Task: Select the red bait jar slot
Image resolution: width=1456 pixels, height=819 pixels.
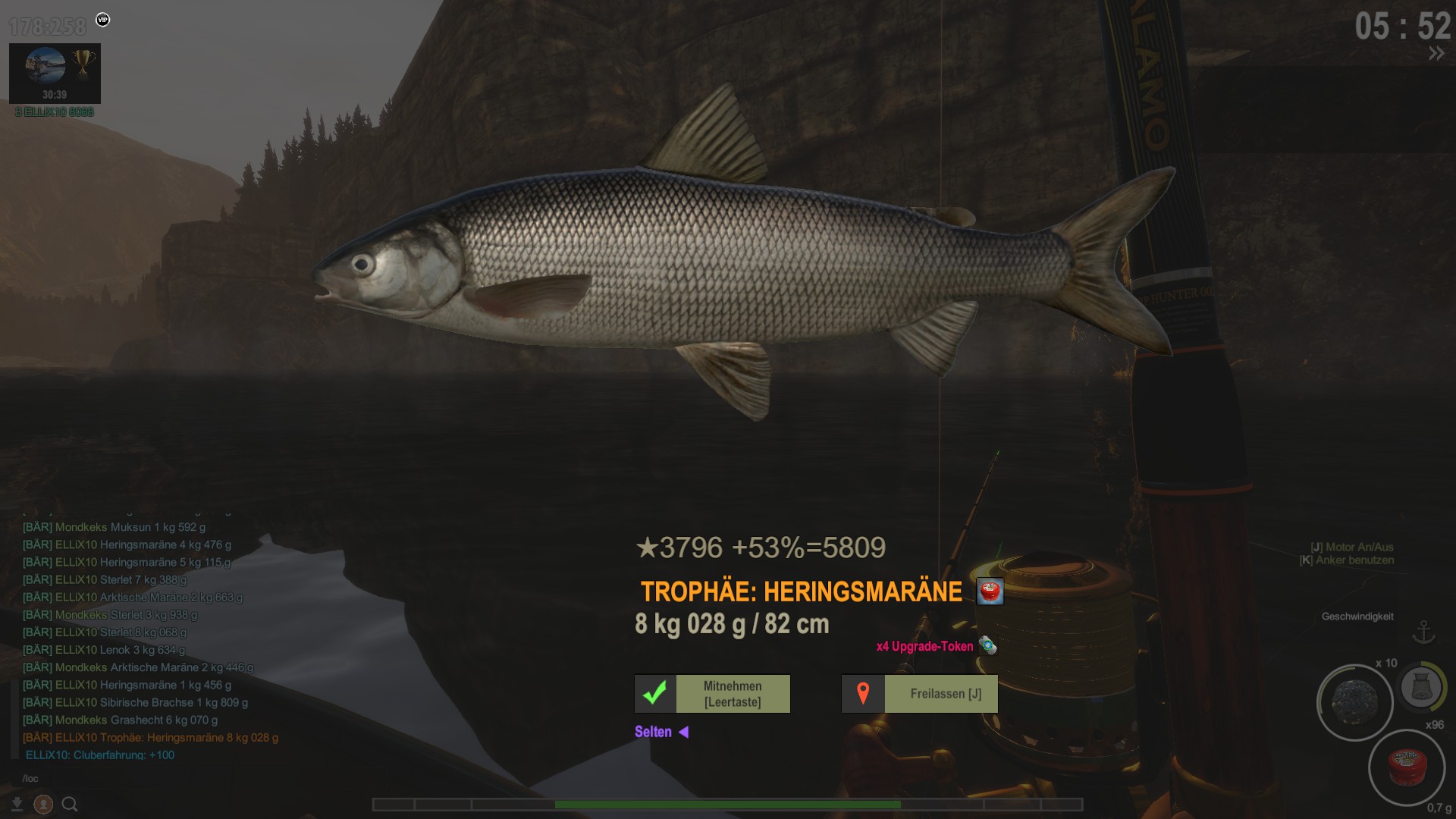Action: 1407,767
